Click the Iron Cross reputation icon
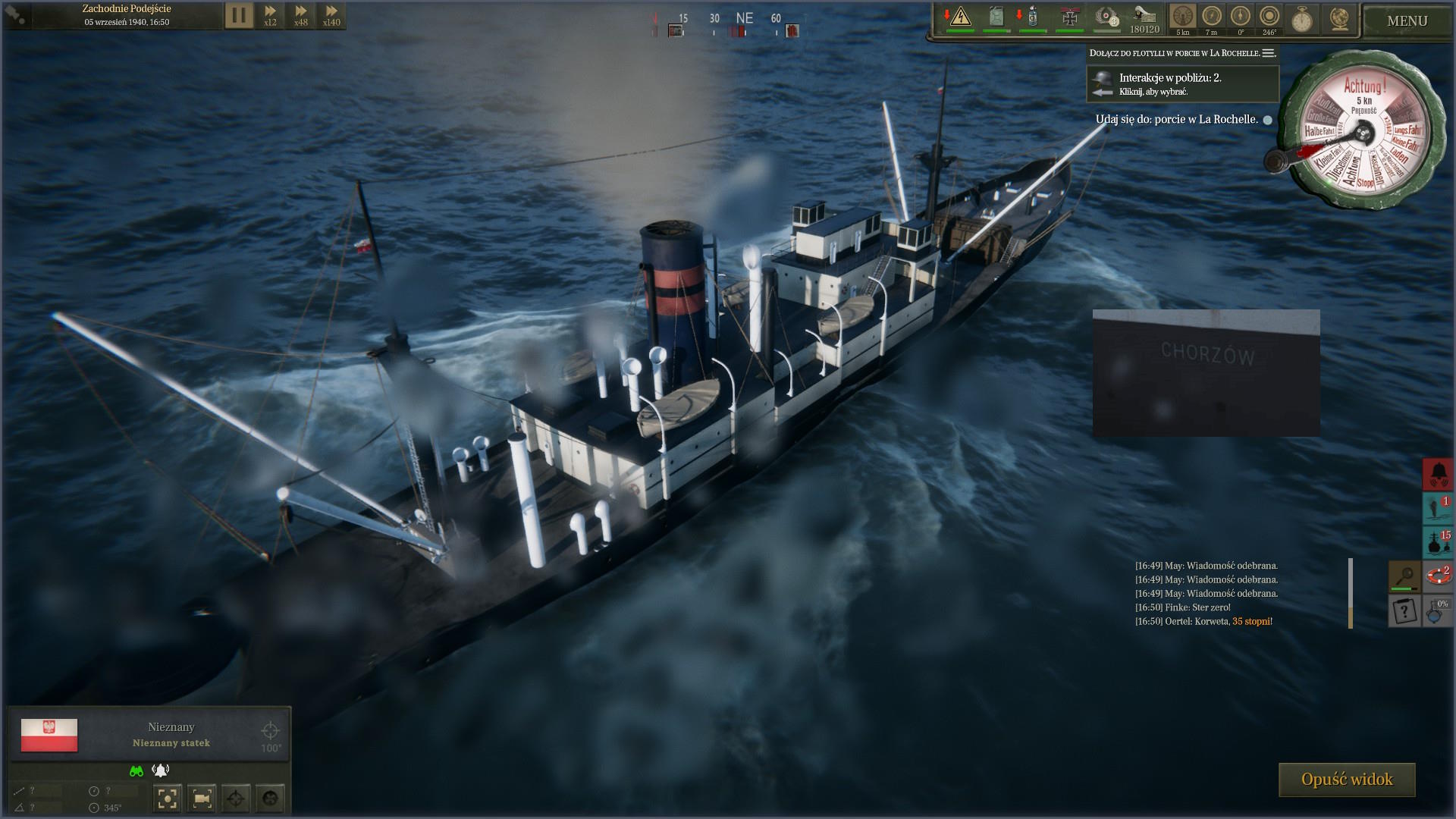 pos(1070,17)
